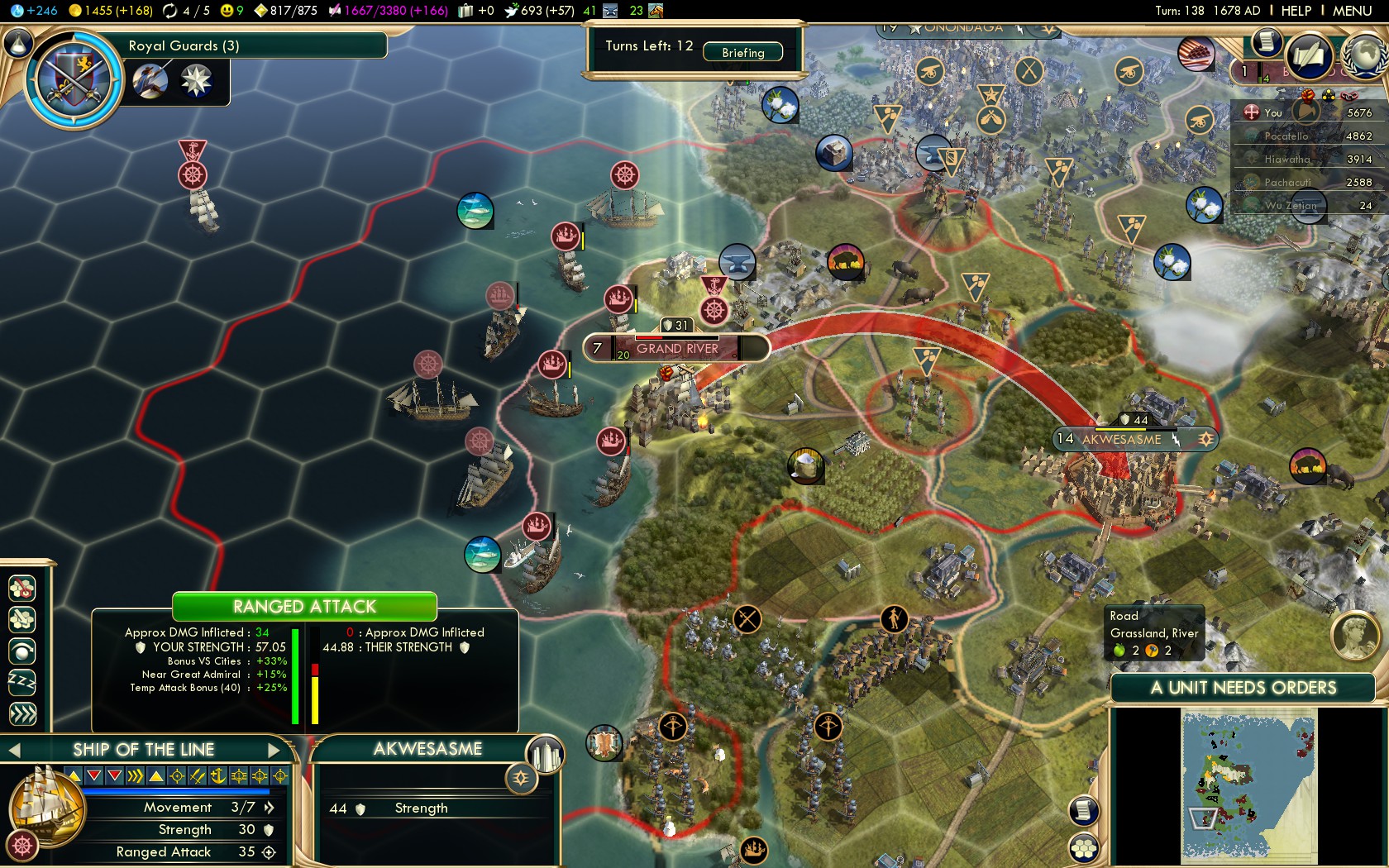
Task: Open the Great Person statue notification
Action: coord(1354,635)
